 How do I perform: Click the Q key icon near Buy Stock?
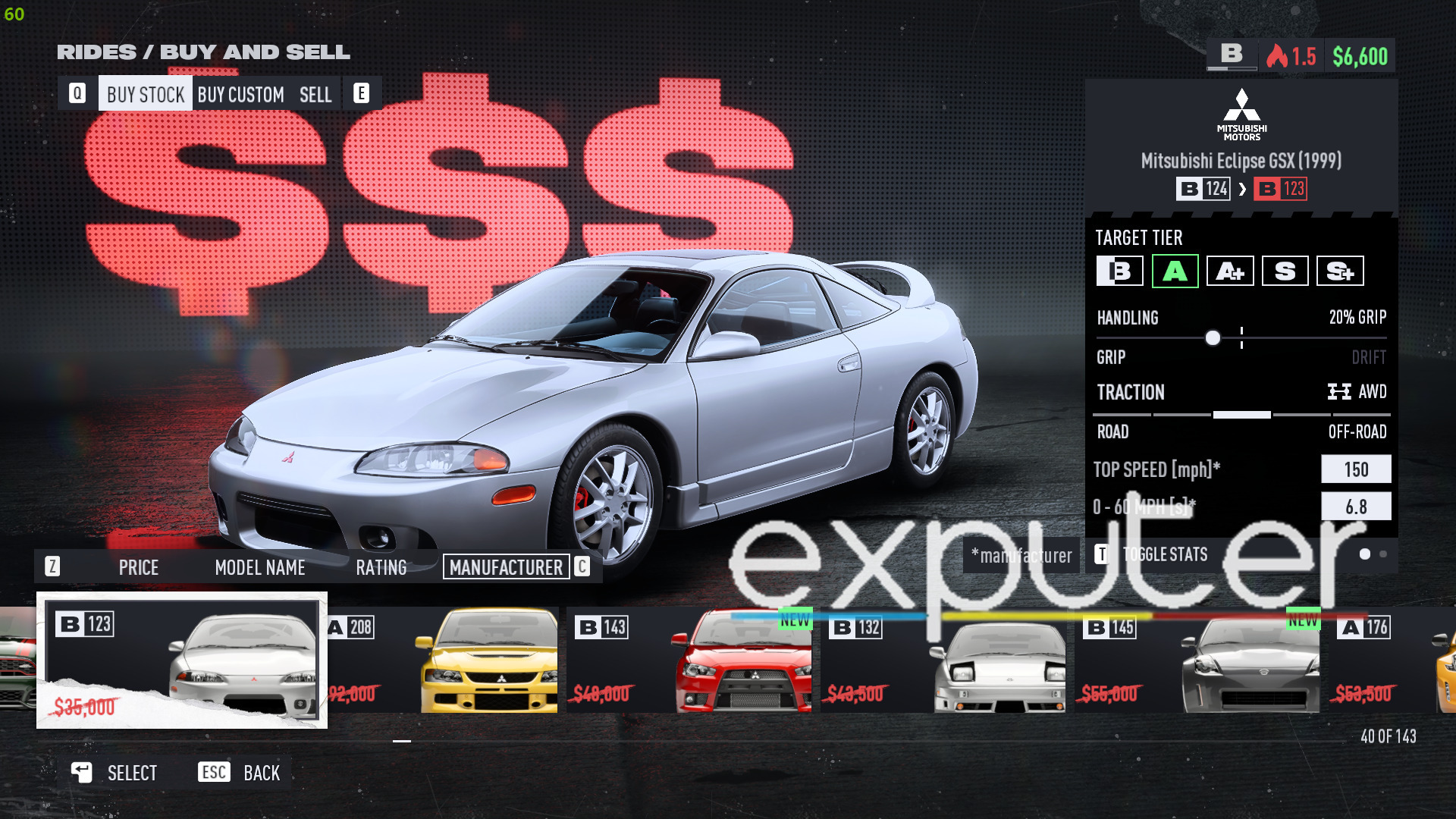(x=78, y=93)
